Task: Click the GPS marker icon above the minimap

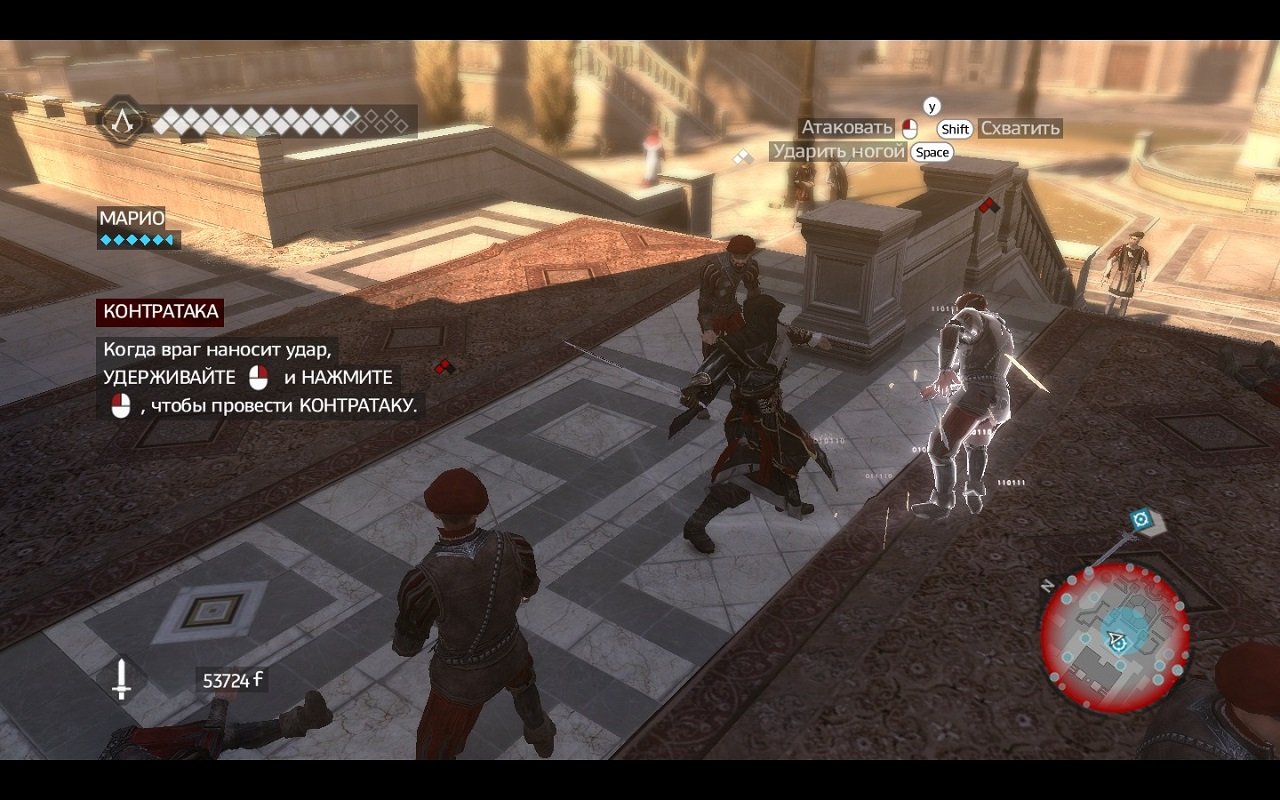Action: [1139, 519]
